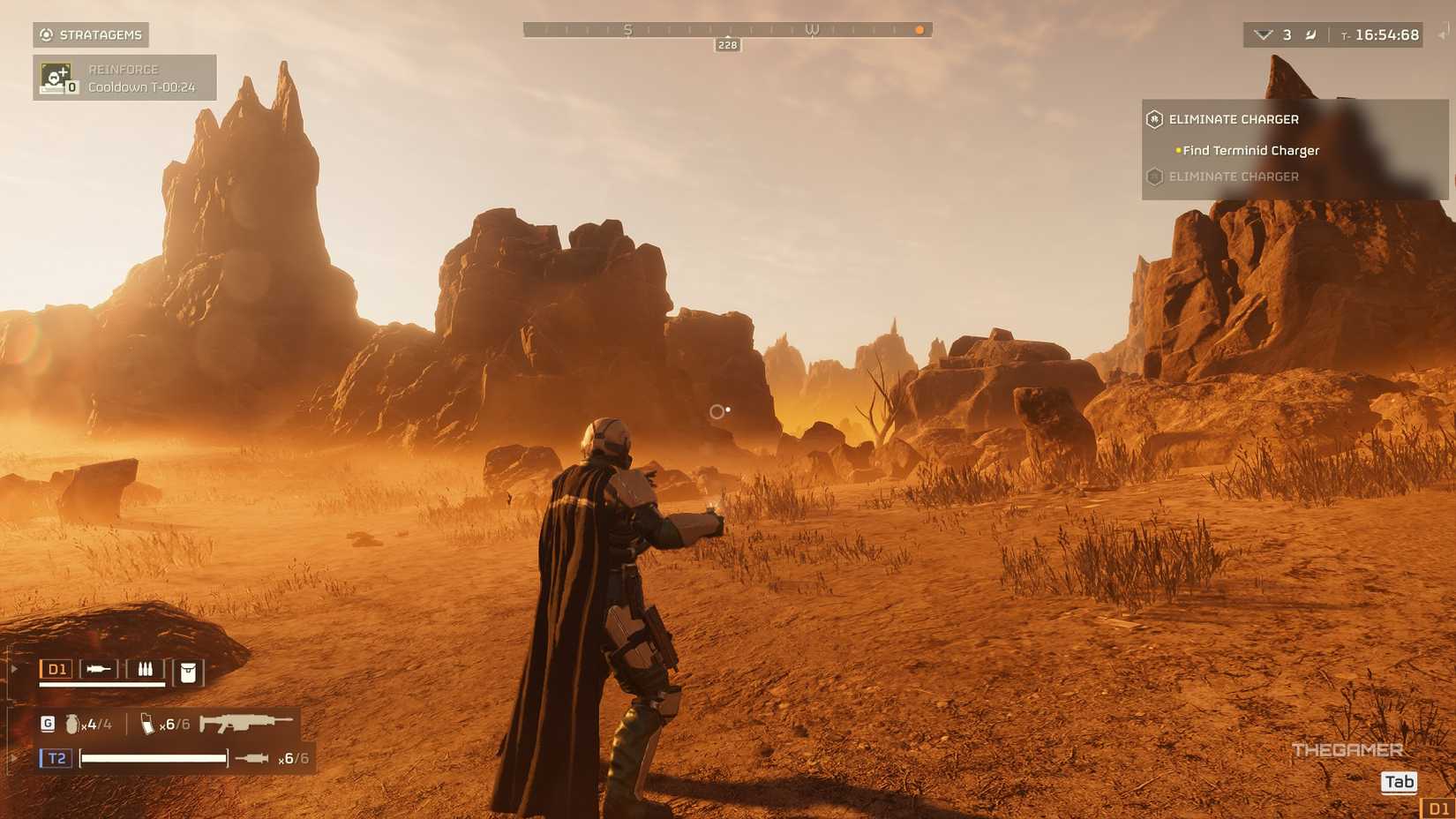Image resolution: width=1456 pixels, height=819 pixels.
Task: Select the dimmed Eliminate Charger objective
Action: click(1233, 177)
